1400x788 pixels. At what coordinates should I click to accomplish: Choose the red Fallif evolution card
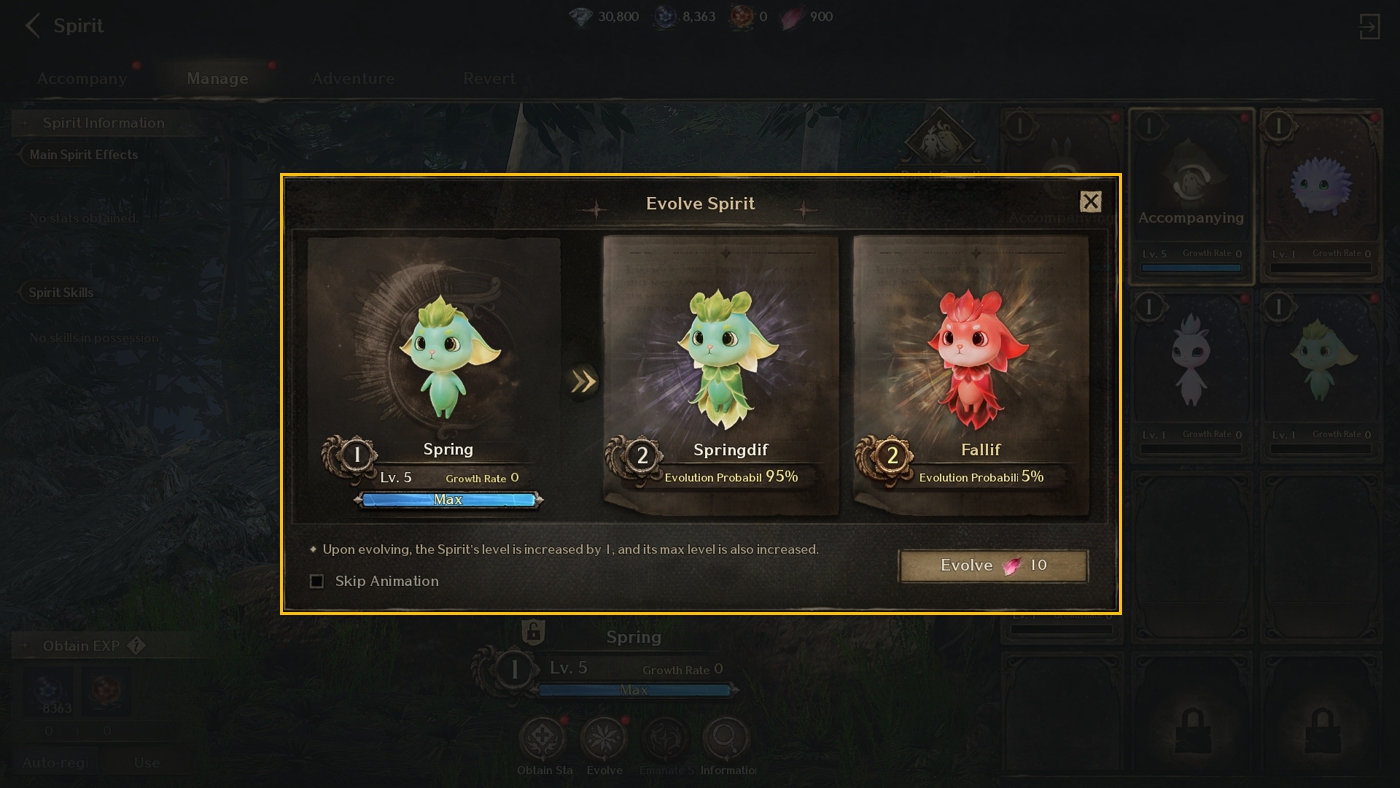[x=970, y=375]
